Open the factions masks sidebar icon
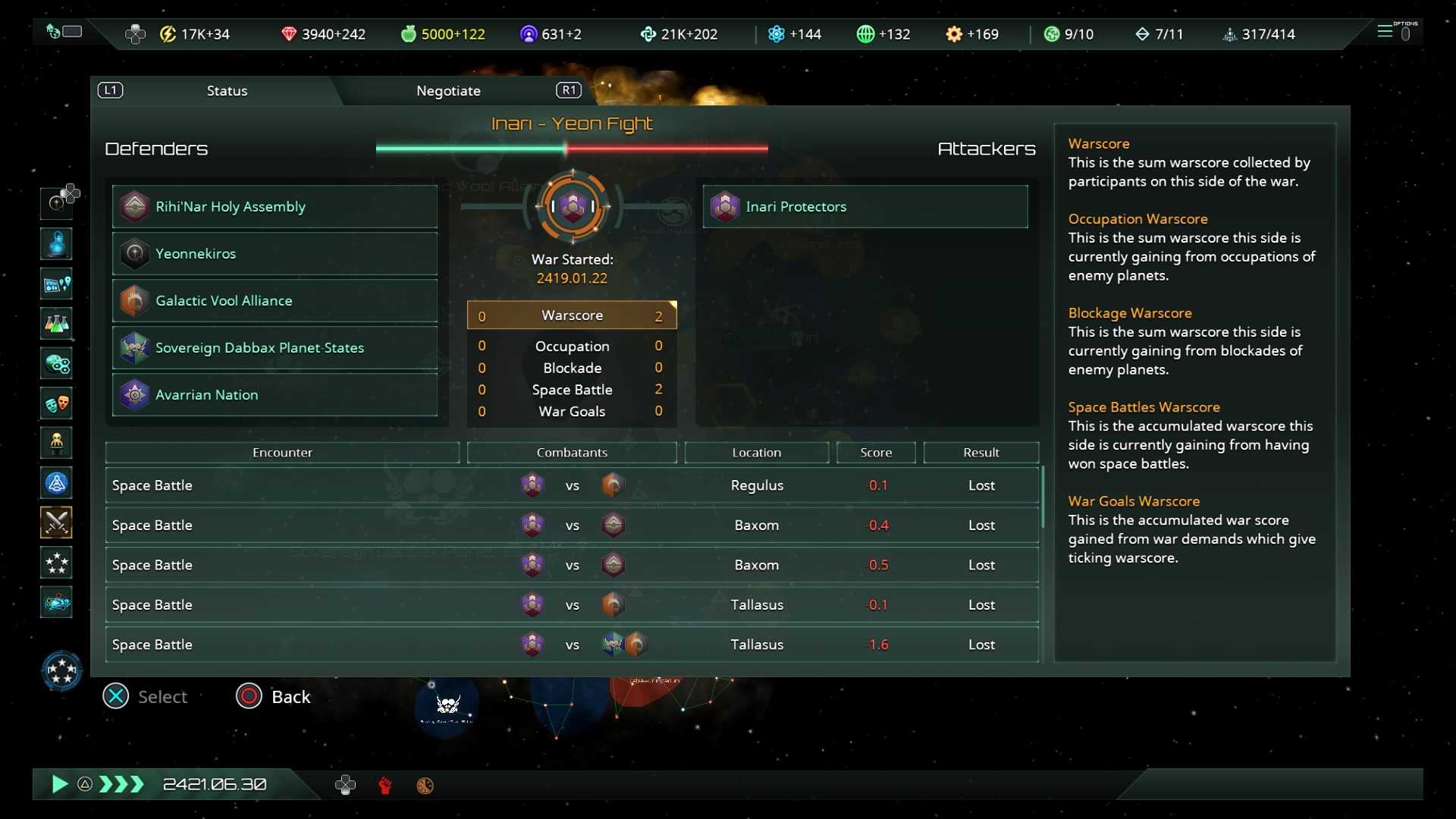Screen dimensions: 1456x819 [x=57, y=403]
